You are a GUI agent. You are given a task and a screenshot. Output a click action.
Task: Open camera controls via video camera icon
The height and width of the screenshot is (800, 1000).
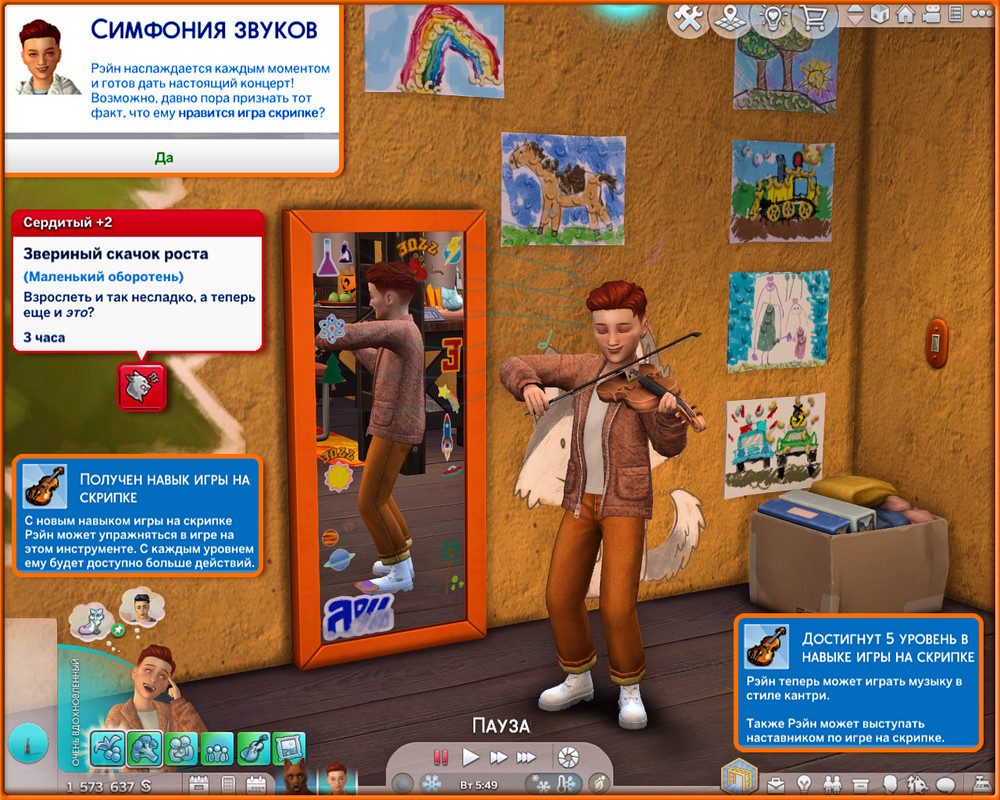[931, 15]
